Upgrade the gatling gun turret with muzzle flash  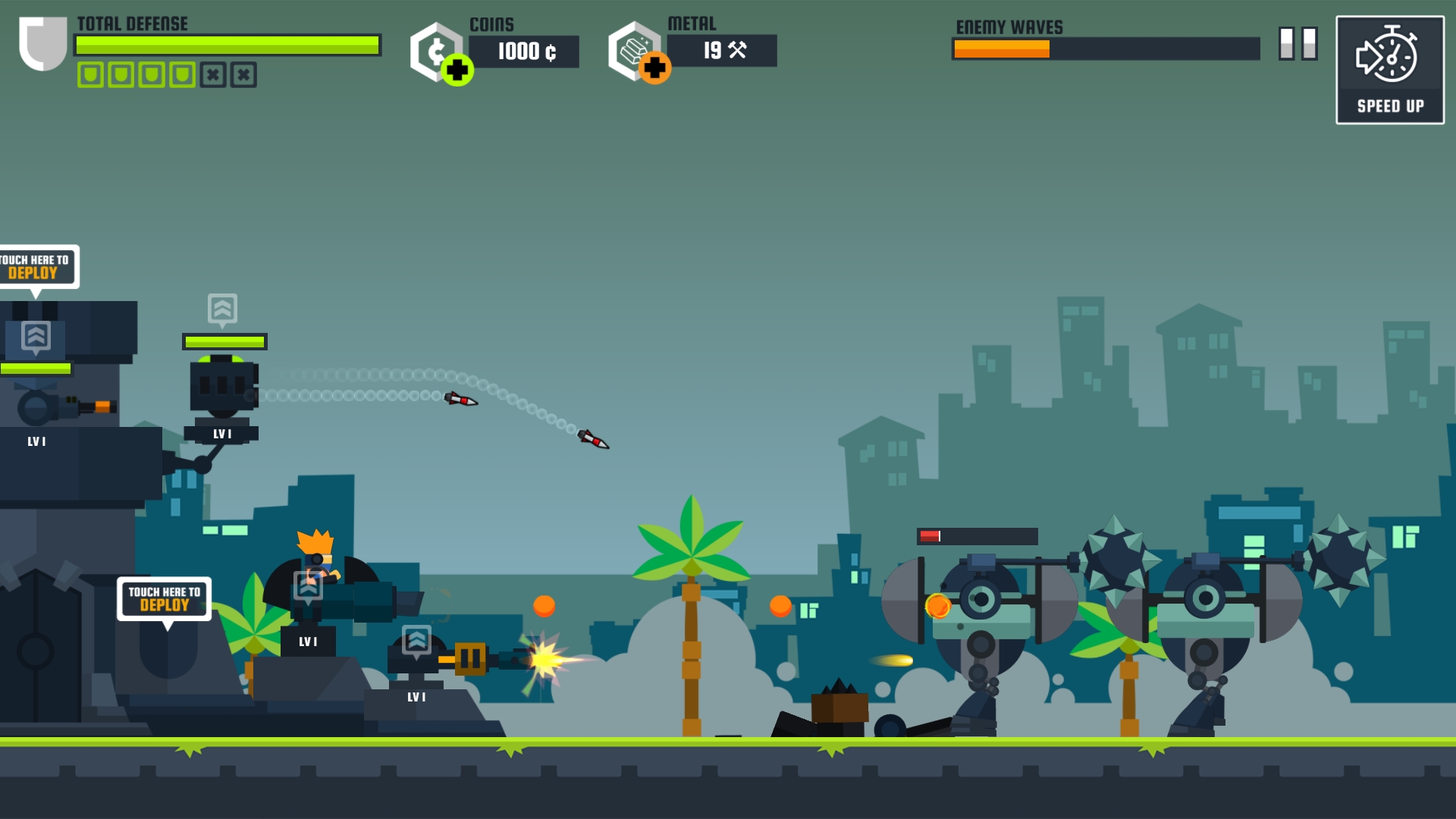[416, 641]
